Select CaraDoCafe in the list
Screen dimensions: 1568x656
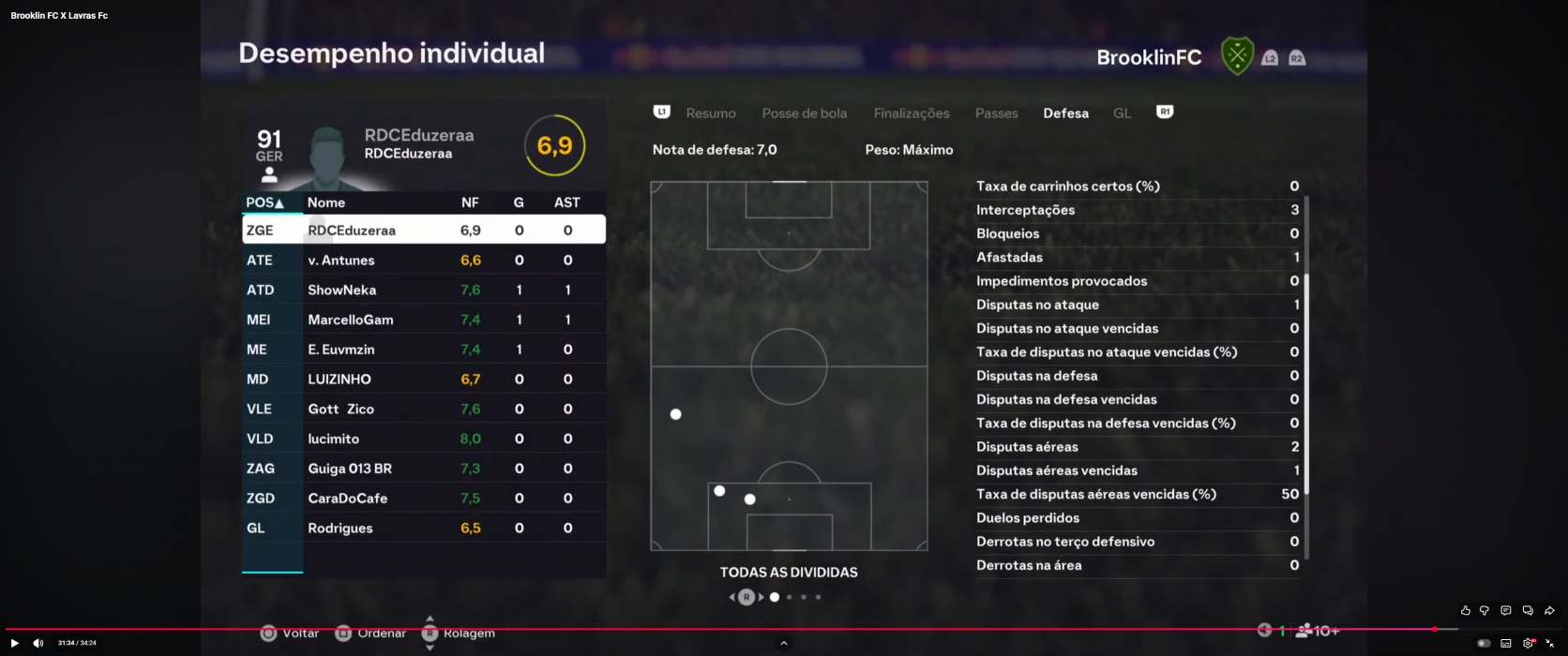[424, 499]
